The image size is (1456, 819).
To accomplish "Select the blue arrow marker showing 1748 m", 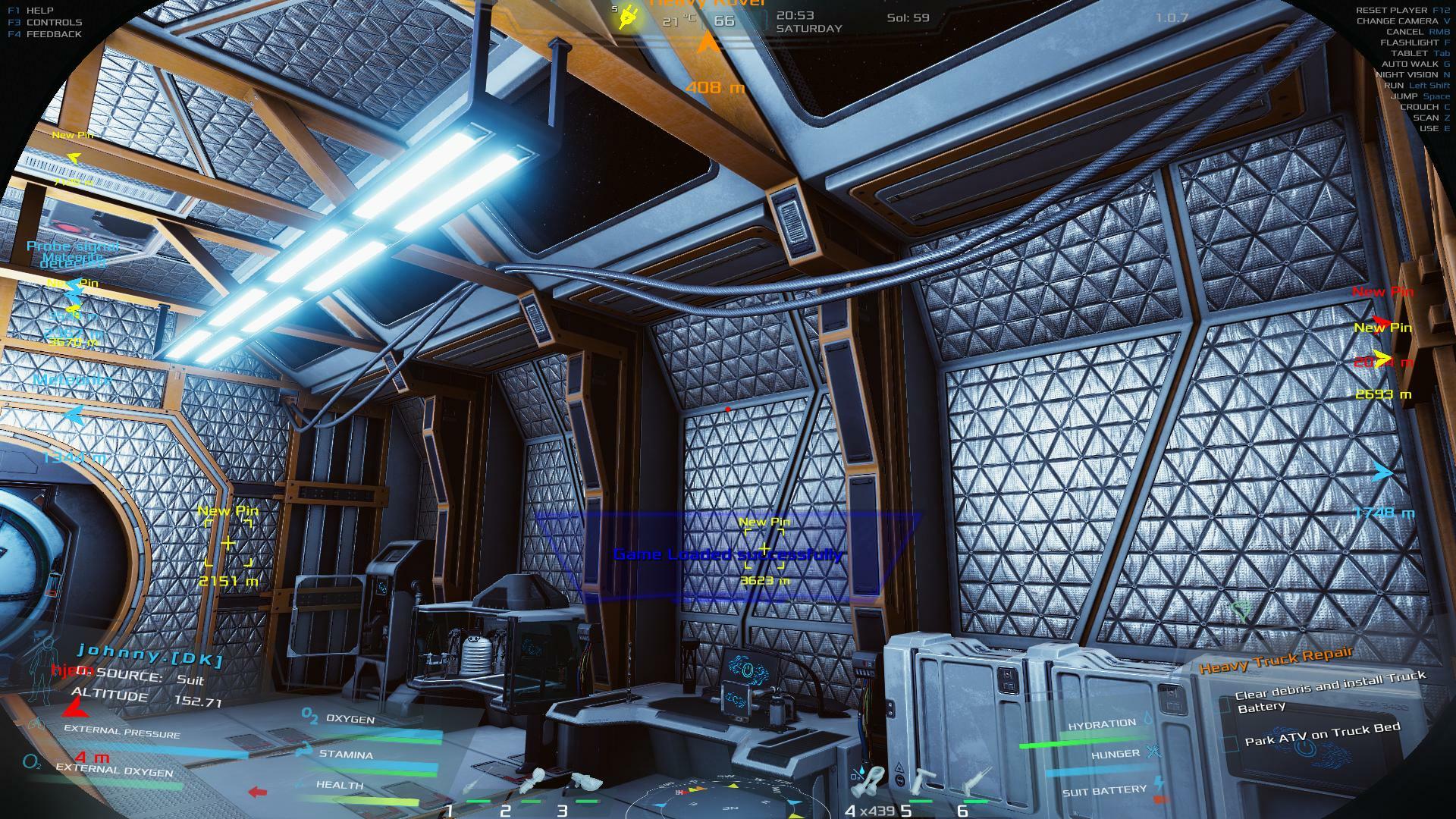I will pos(1383,472).
